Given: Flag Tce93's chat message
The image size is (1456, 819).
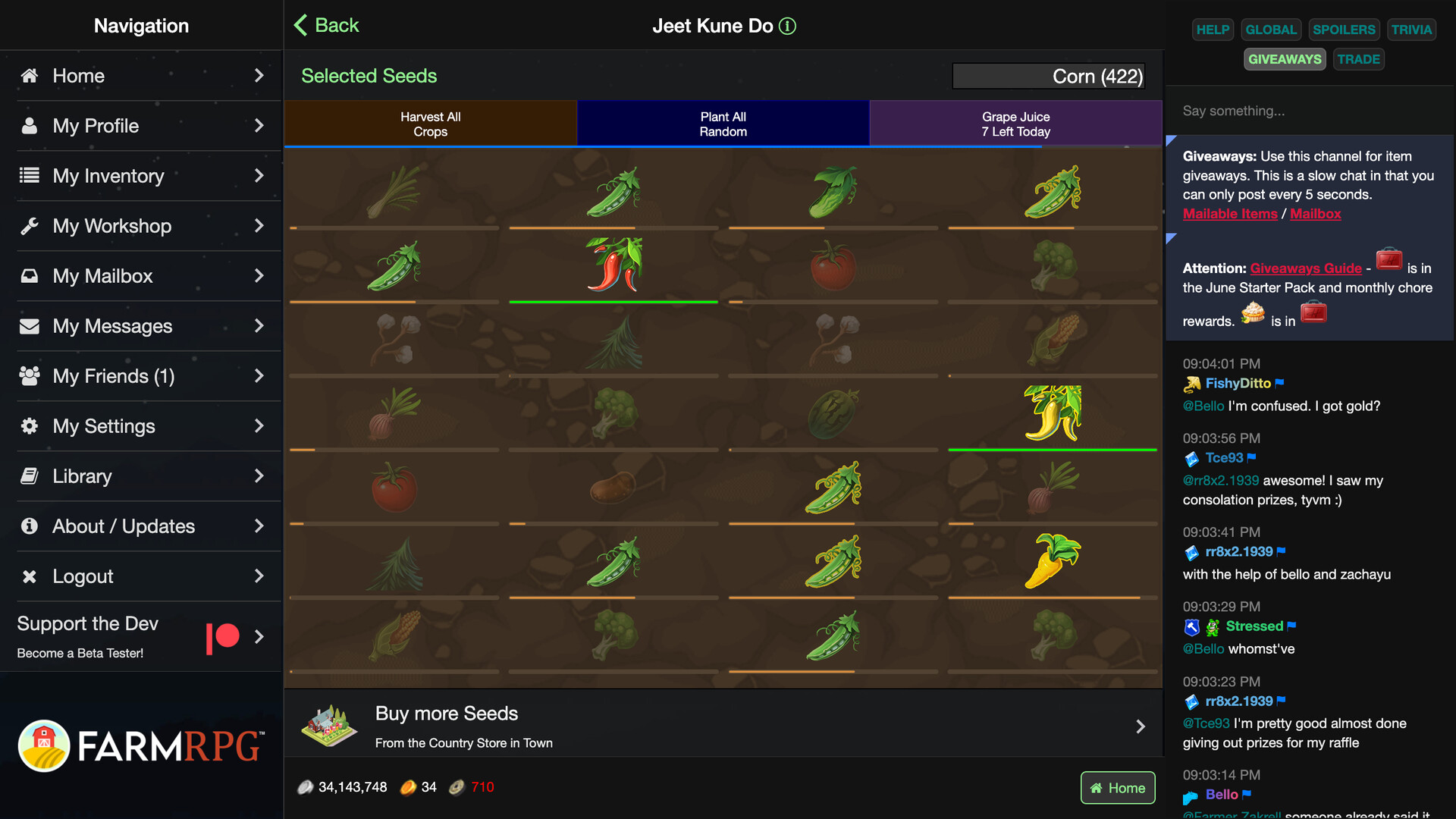Looking at the screenshot, I should point(1252,458).
